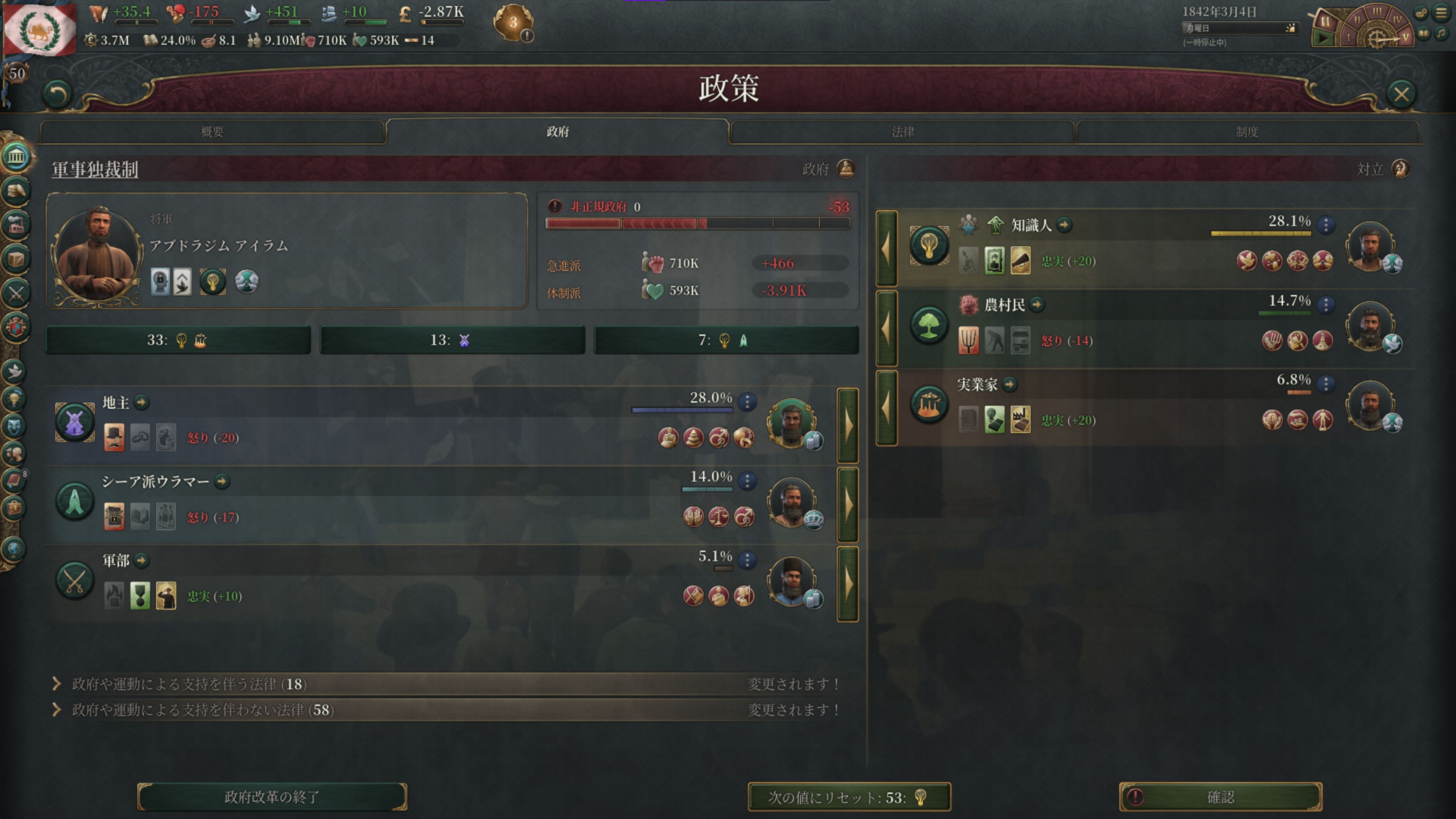Add 農村民 to government with arrow

[886, 328]
